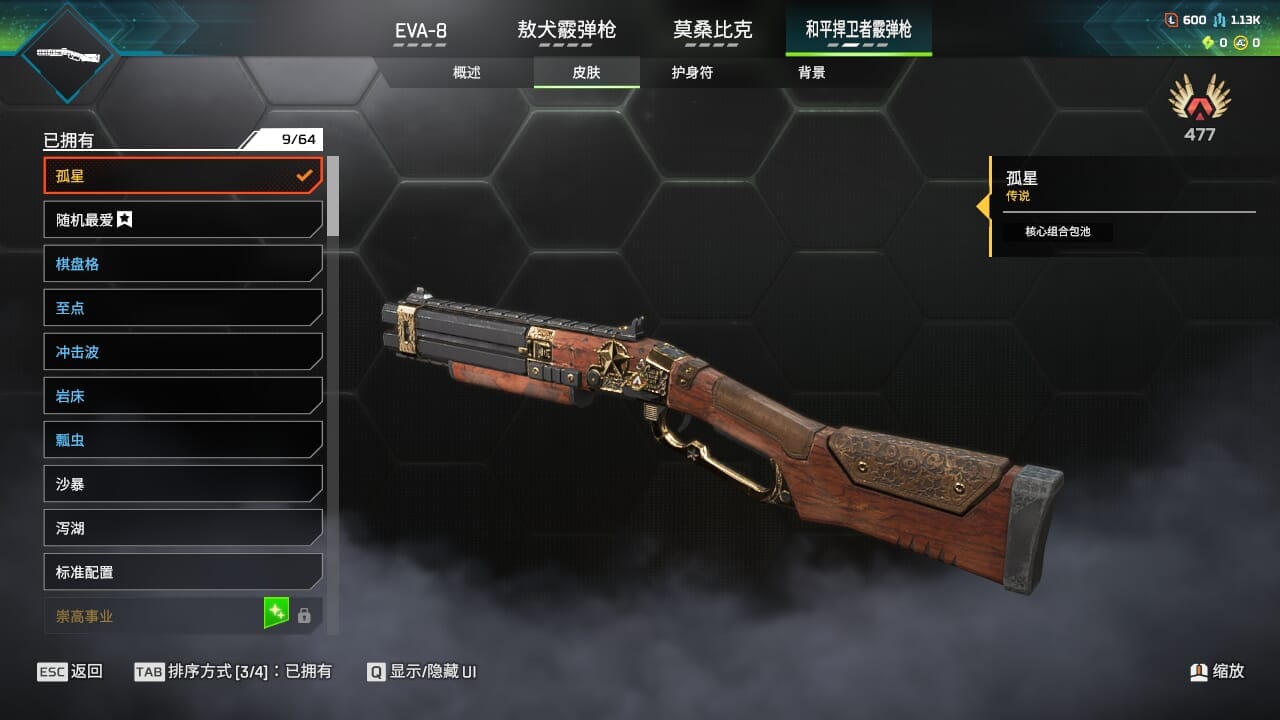Open the 背景 sub-tab

pyautogui.click(x=812, y=73)
